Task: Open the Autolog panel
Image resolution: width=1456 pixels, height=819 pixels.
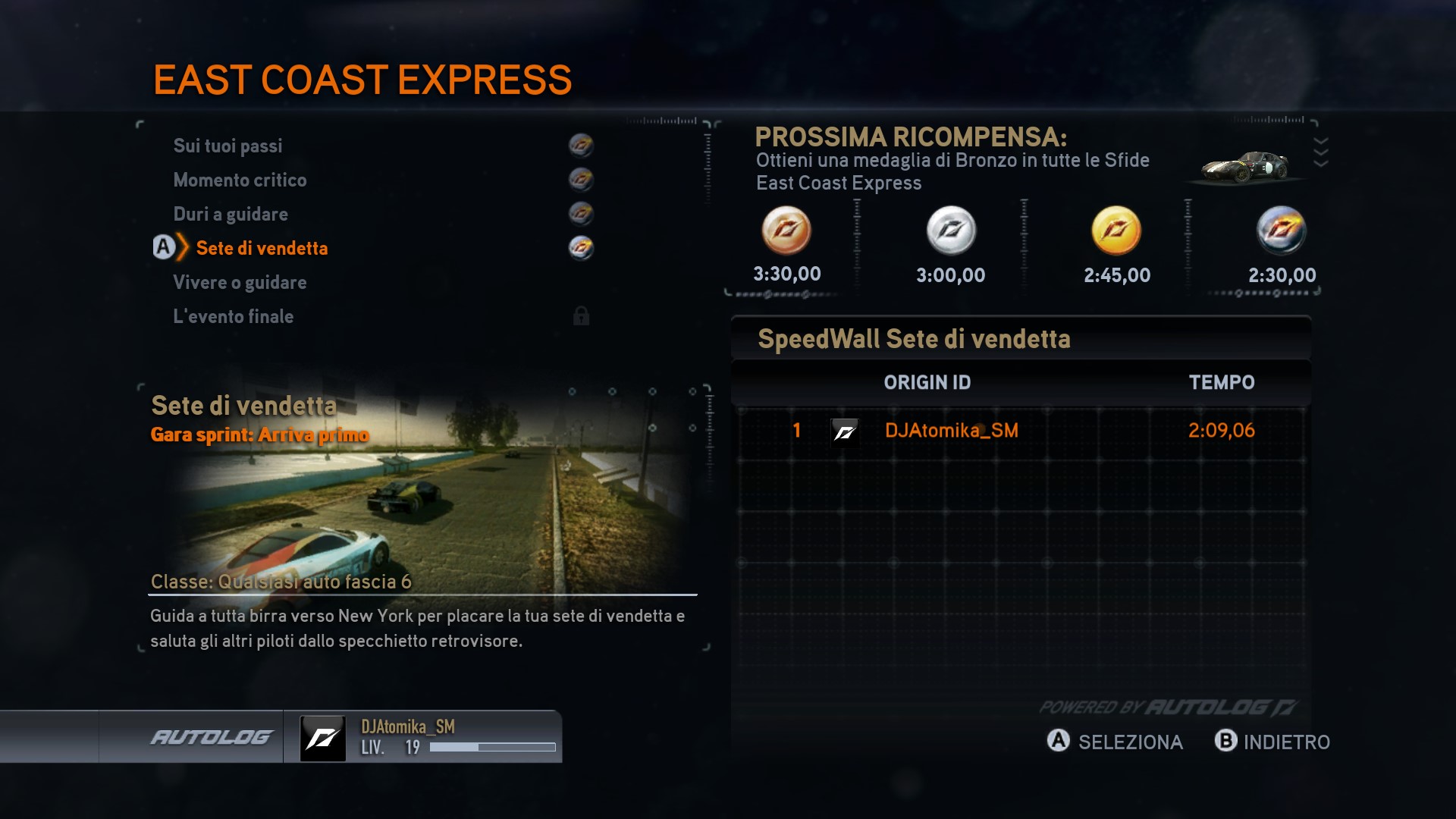Action: pos(211,737)
